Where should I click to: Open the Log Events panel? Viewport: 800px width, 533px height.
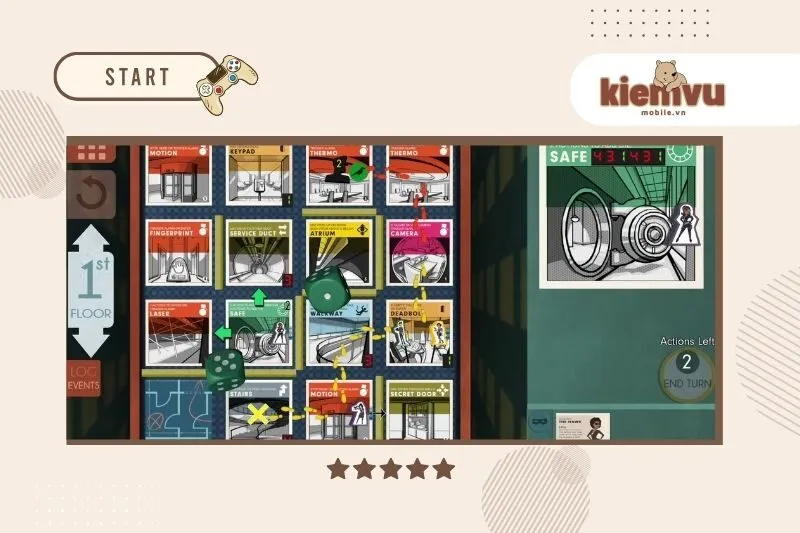tap(84, 377)
